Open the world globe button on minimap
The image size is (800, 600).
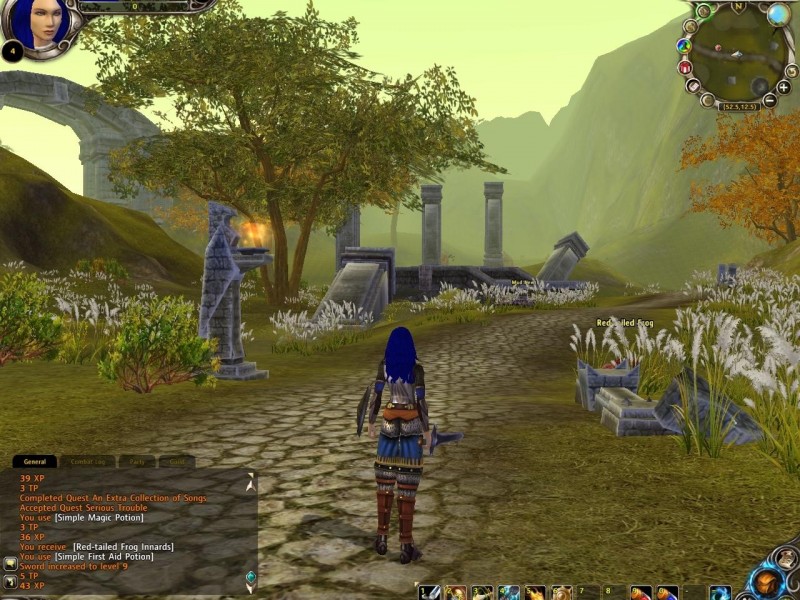coord(778,14)
